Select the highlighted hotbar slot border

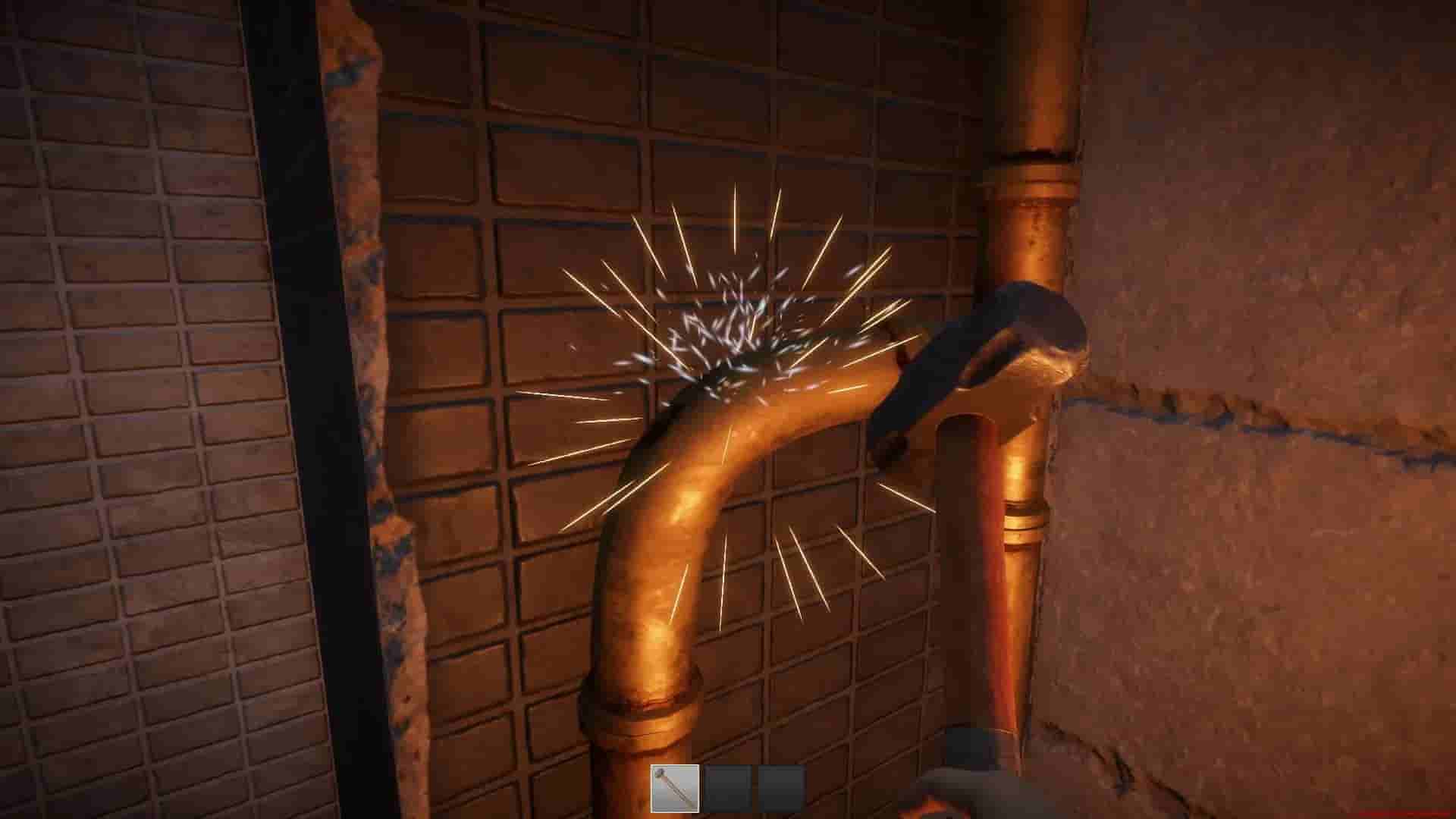[651, 790]
